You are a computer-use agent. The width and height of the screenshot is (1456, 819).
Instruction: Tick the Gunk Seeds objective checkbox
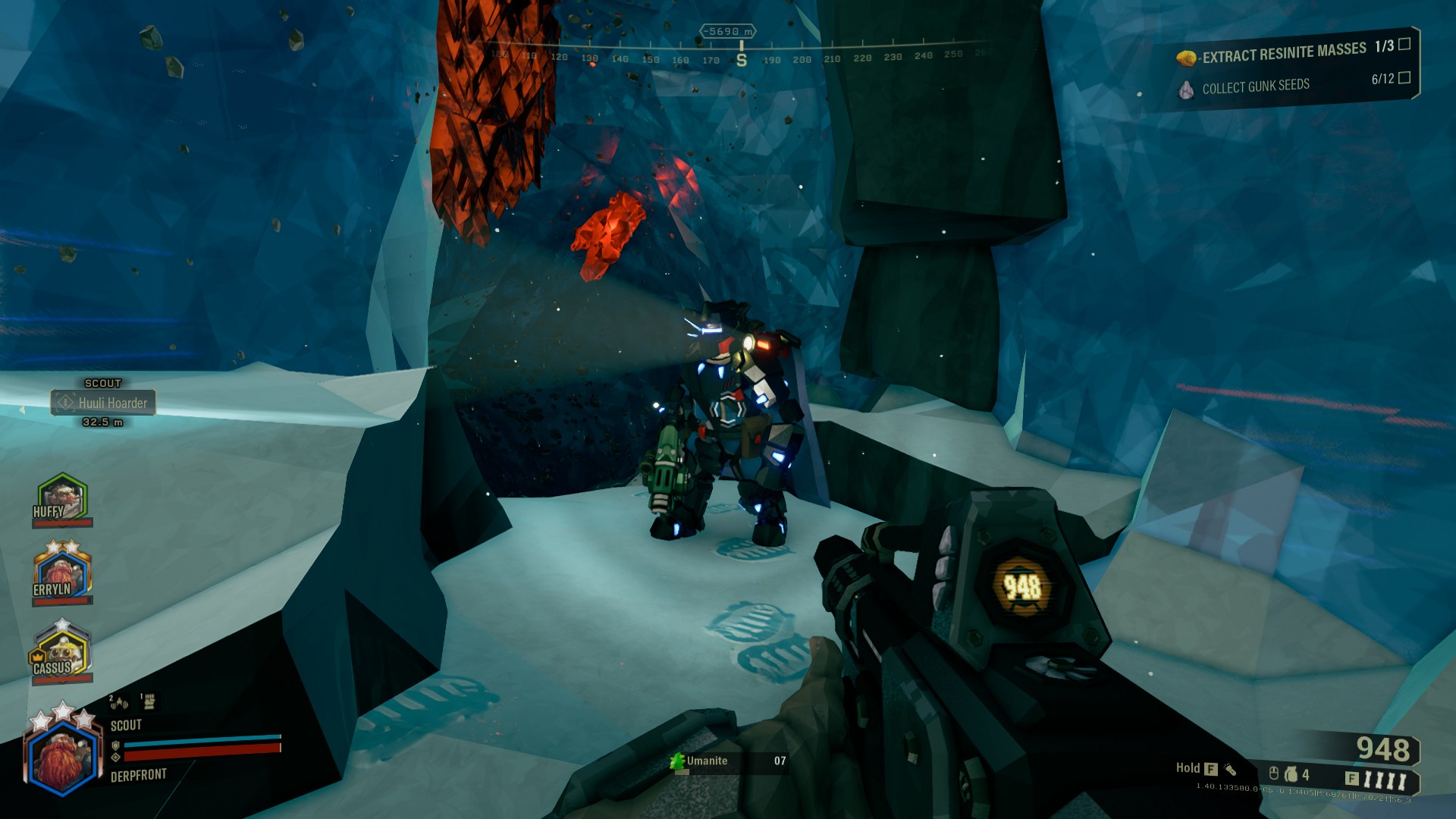(1404, 77)
